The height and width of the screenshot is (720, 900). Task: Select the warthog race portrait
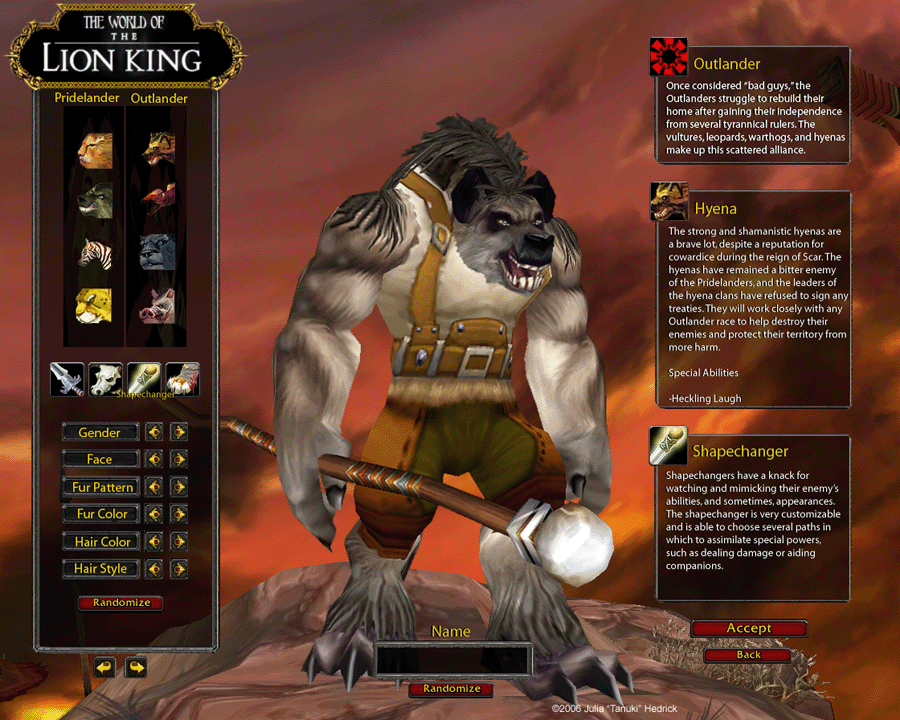(x=158, y=304)
